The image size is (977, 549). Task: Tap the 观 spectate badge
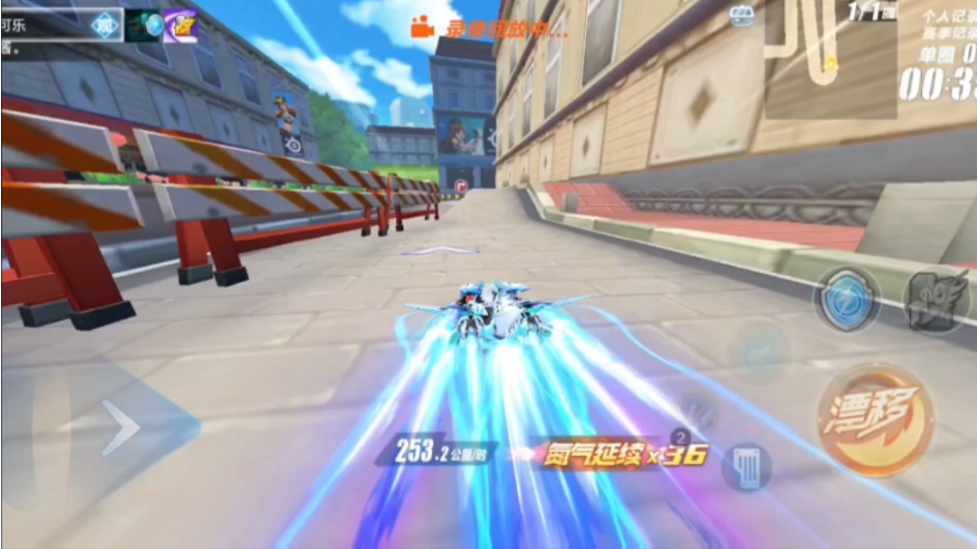(104, 25)
